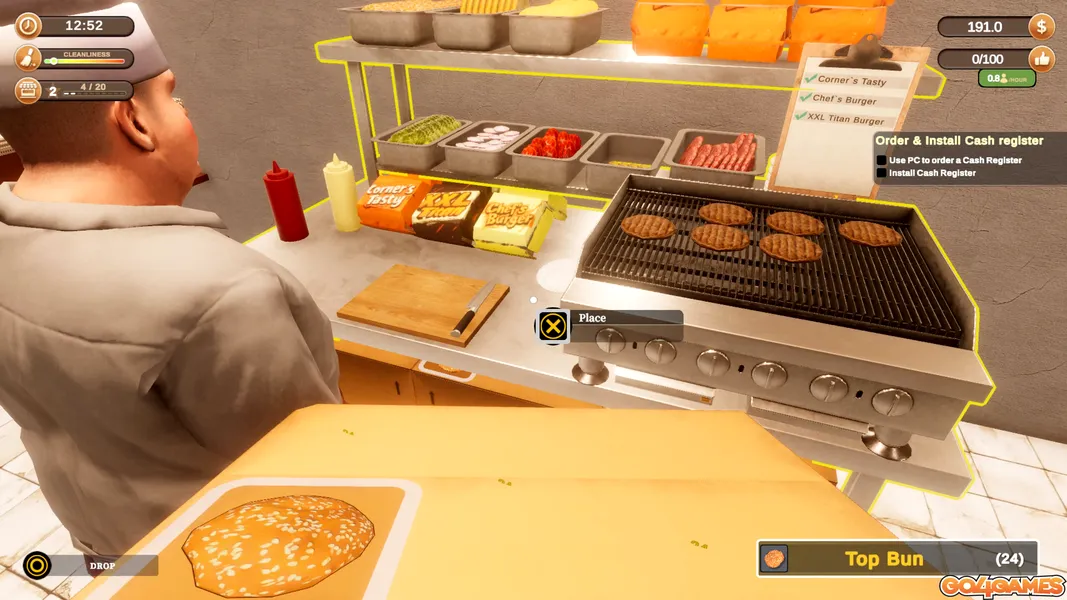Click the cleanliness broom icon
The image size is (1067, 600).
point(28,58)
